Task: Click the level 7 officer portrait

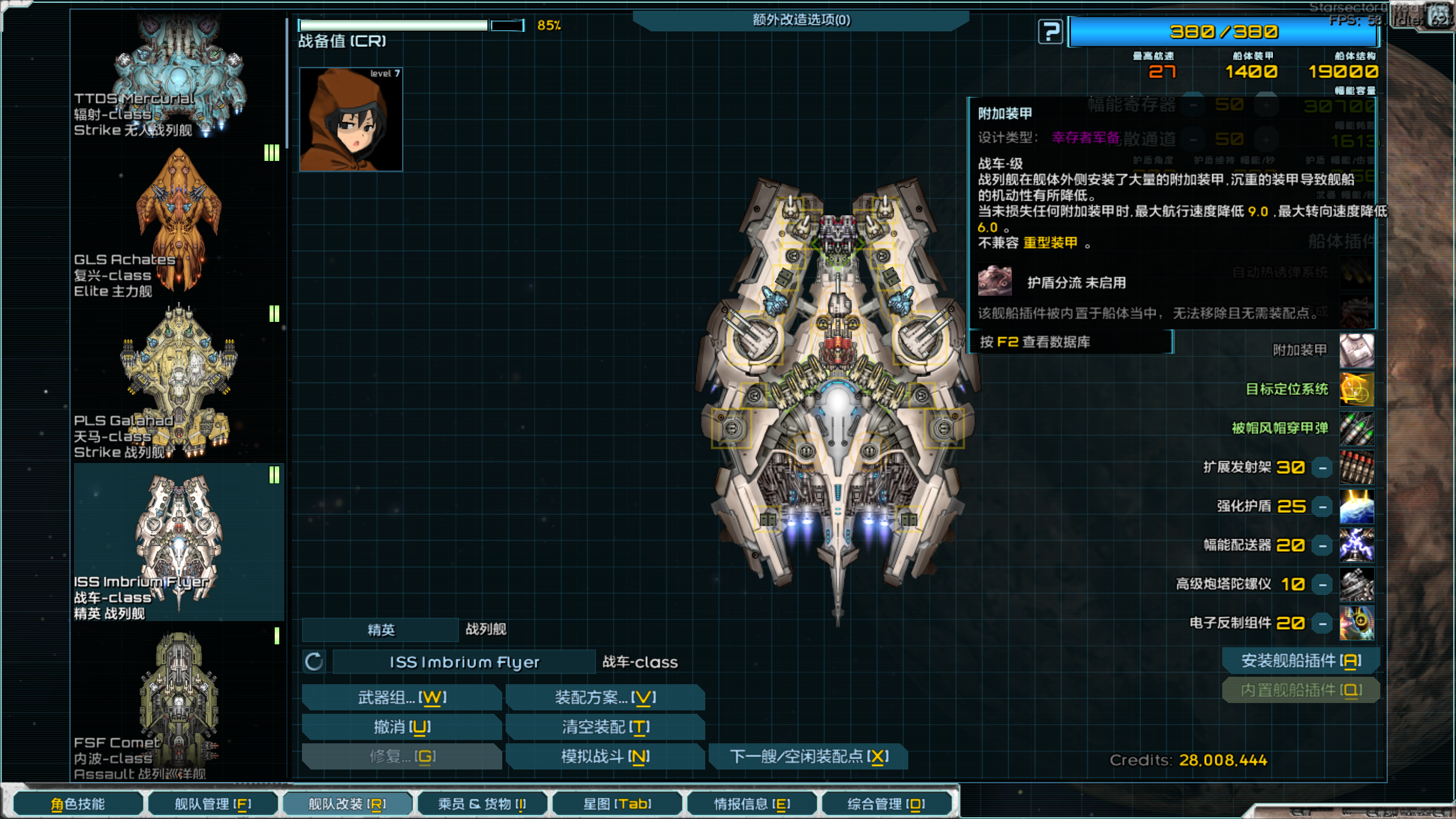Action: tap(351, 119)
